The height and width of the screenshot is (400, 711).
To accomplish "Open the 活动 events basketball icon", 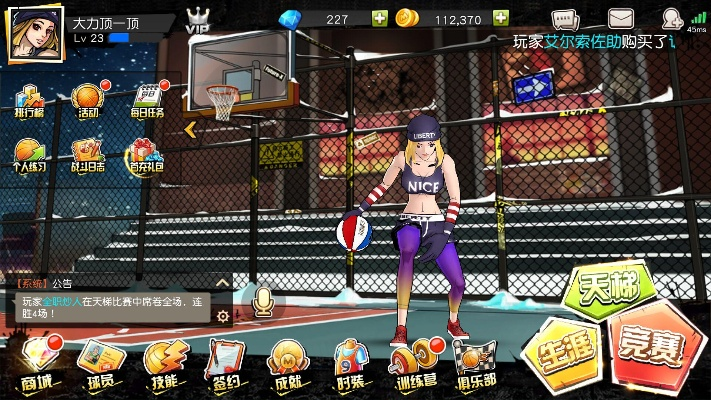I will pyautogui.click(x=87, y=99).
